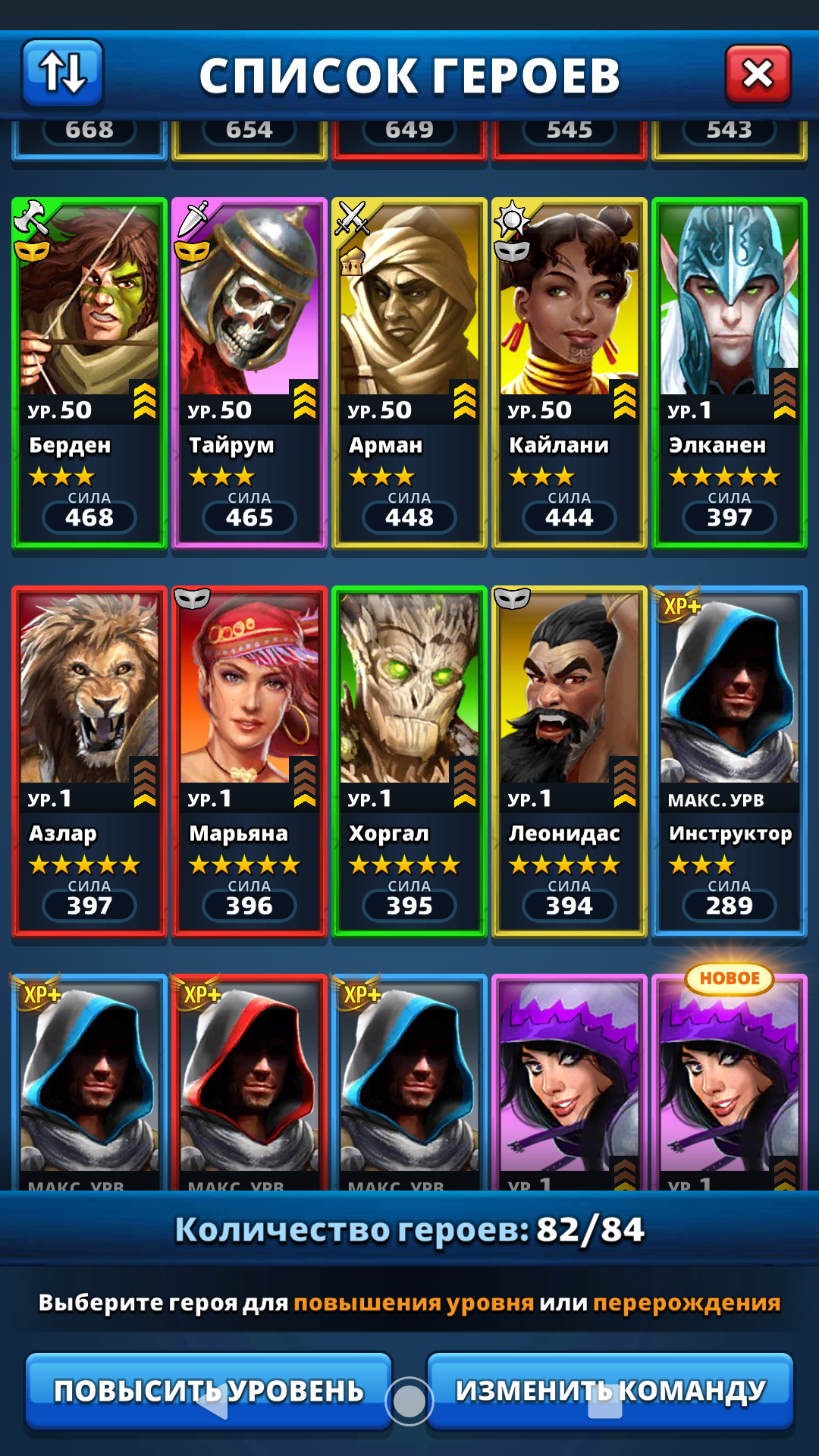
Task: Select the lion hero Азлар
Action: point(89,760)
